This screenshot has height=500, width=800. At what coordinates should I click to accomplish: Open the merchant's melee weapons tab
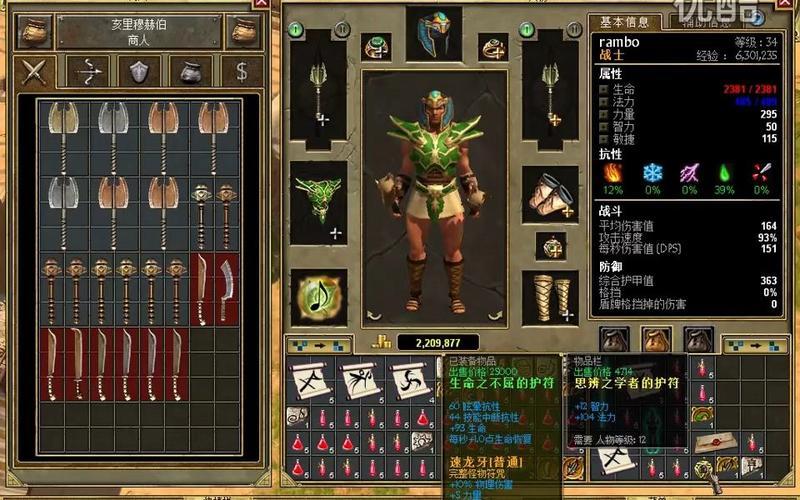pos(36,71)
